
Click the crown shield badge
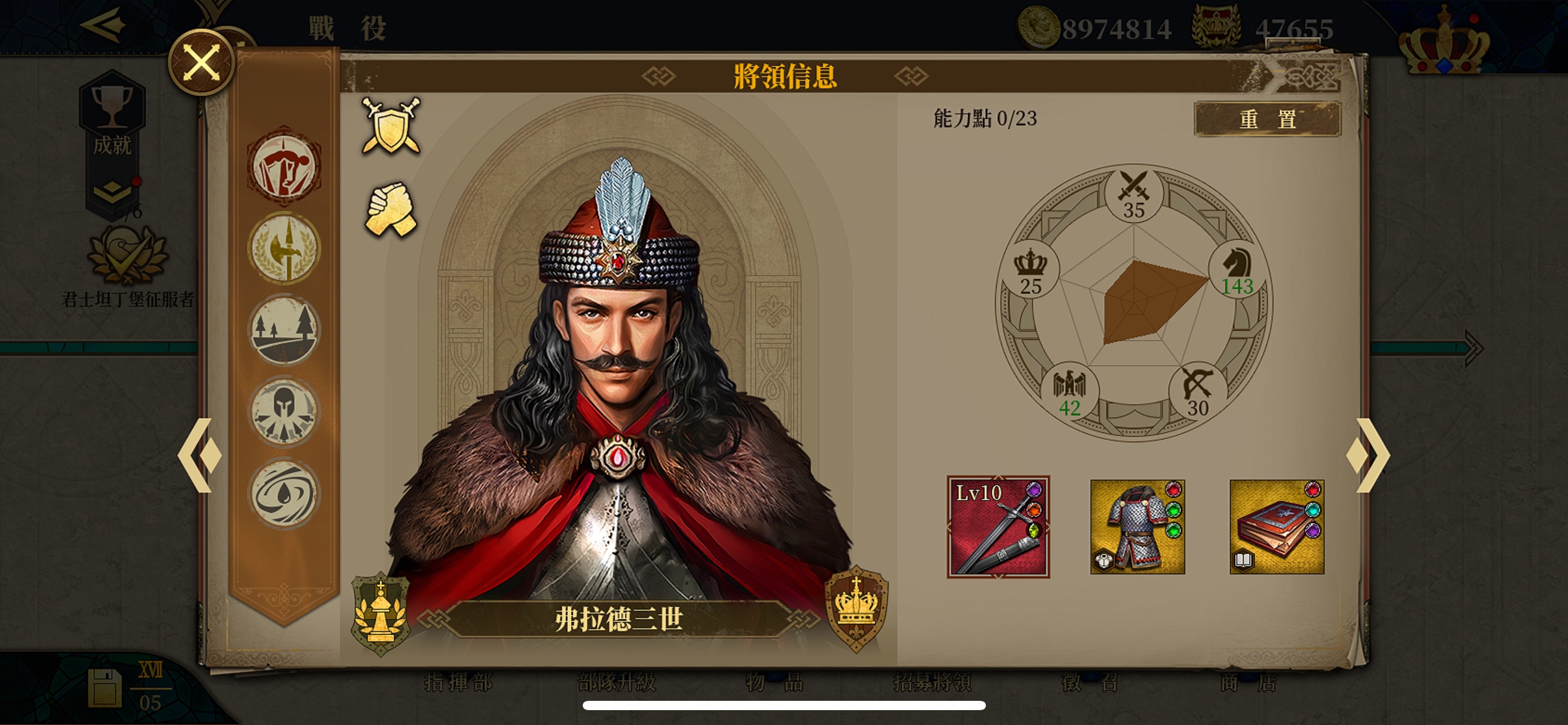point(856,609)
